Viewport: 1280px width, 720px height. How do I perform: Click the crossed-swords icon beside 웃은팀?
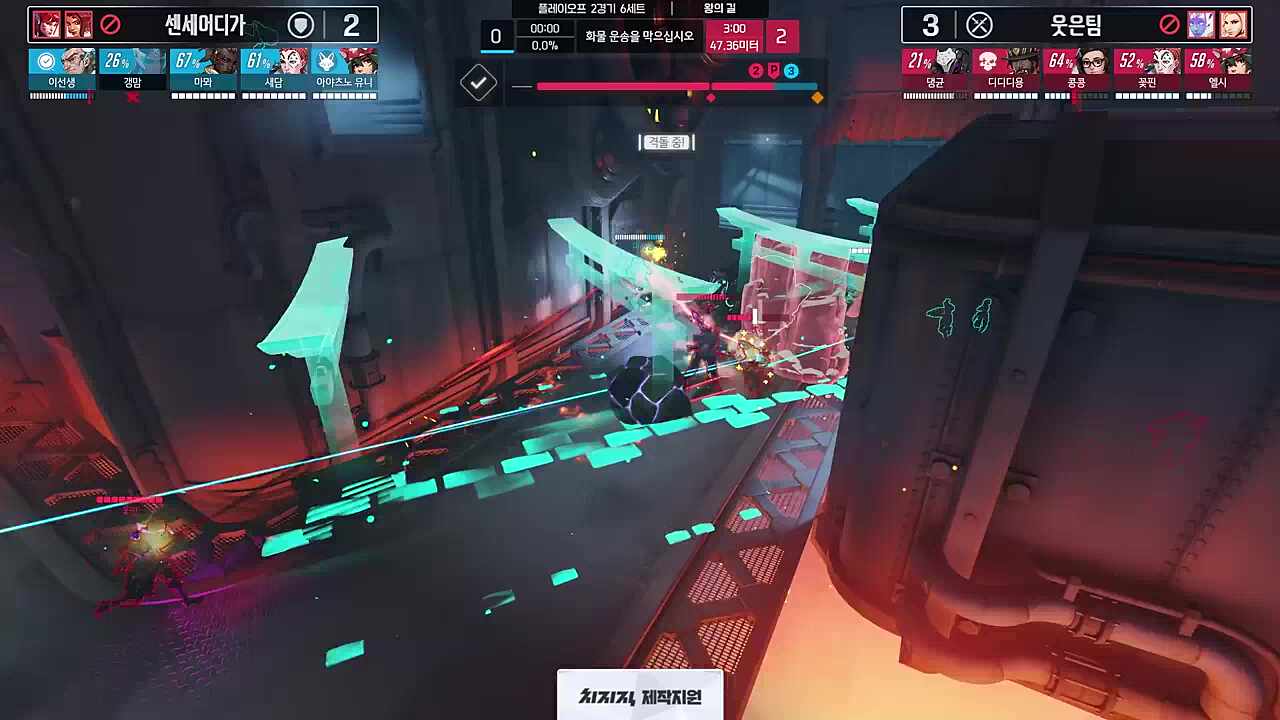click(x=979, y=25)
